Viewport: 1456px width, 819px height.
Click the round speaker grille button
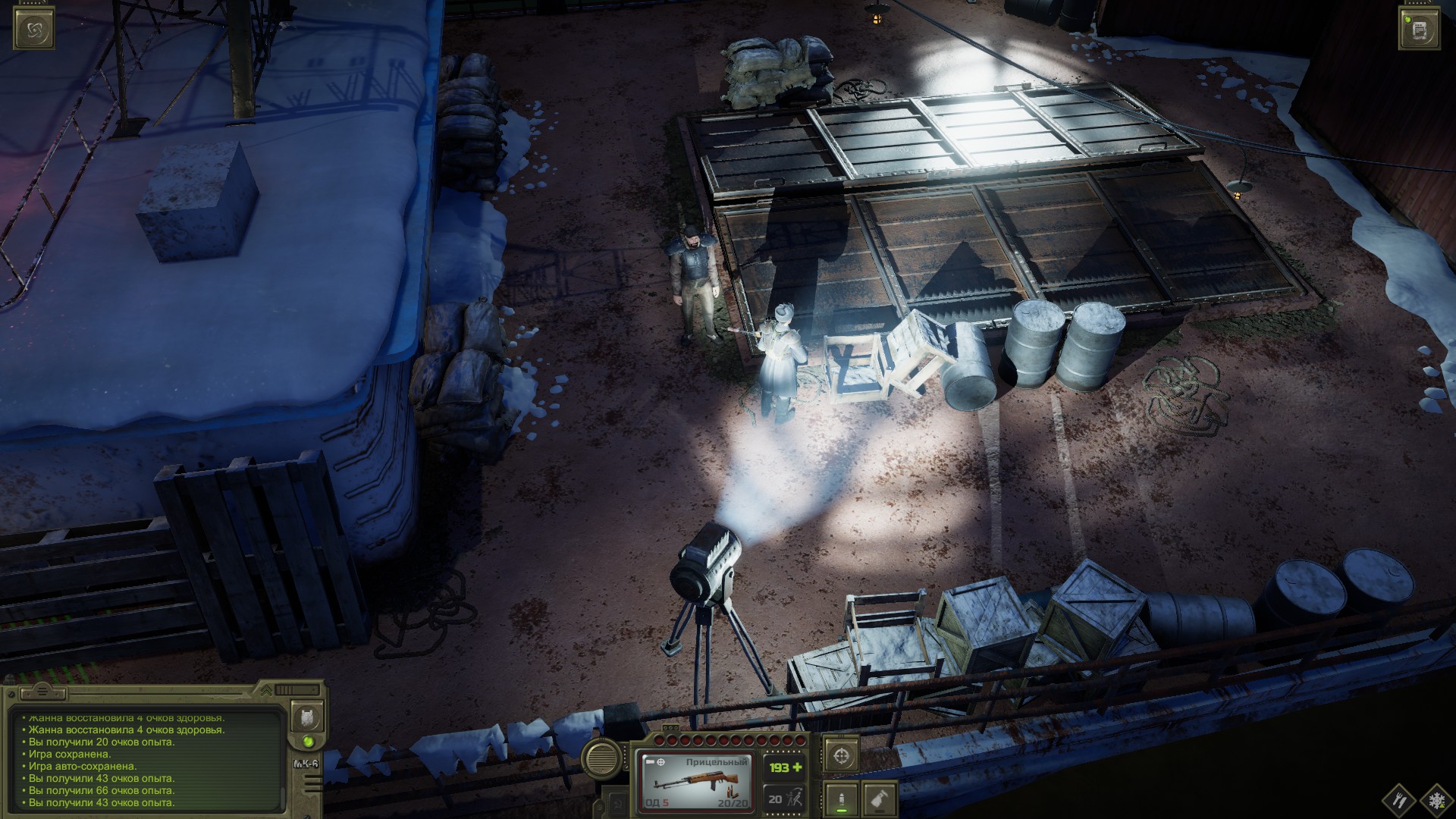[x=601, y=757]
